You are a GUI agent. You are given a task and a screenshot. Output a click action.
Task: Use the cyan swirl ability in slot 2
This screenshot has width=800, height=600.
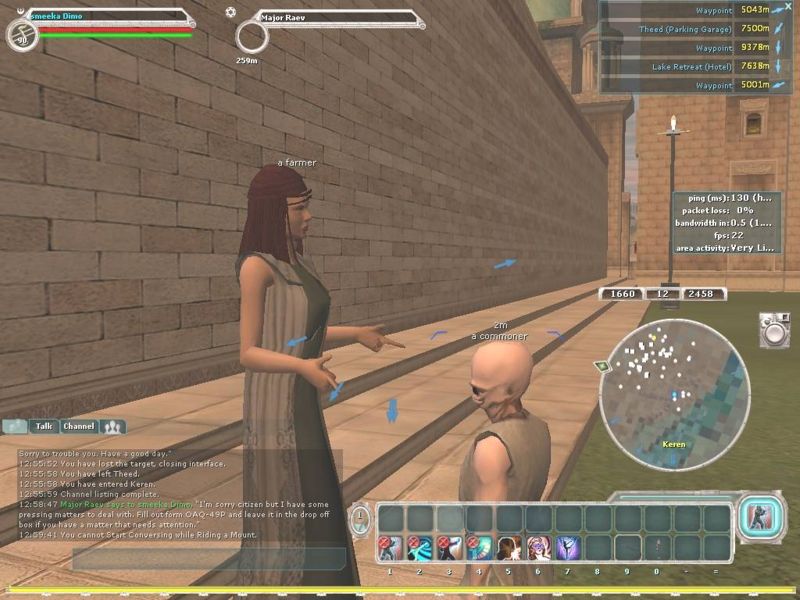click(x=421, y=548)
